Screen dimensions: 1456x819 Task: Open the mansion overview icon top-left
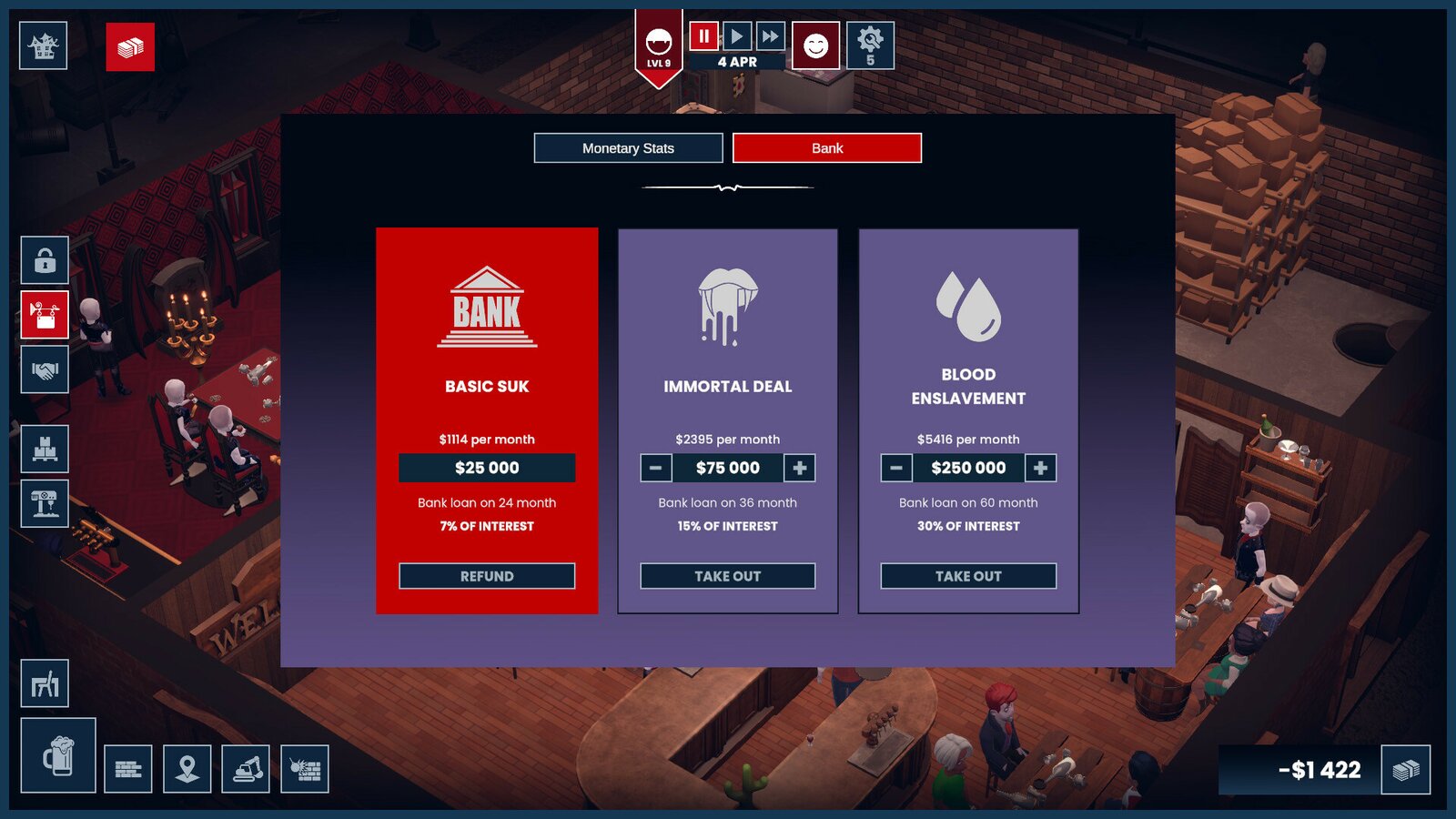pyautogui.click(x=43, y=45)
